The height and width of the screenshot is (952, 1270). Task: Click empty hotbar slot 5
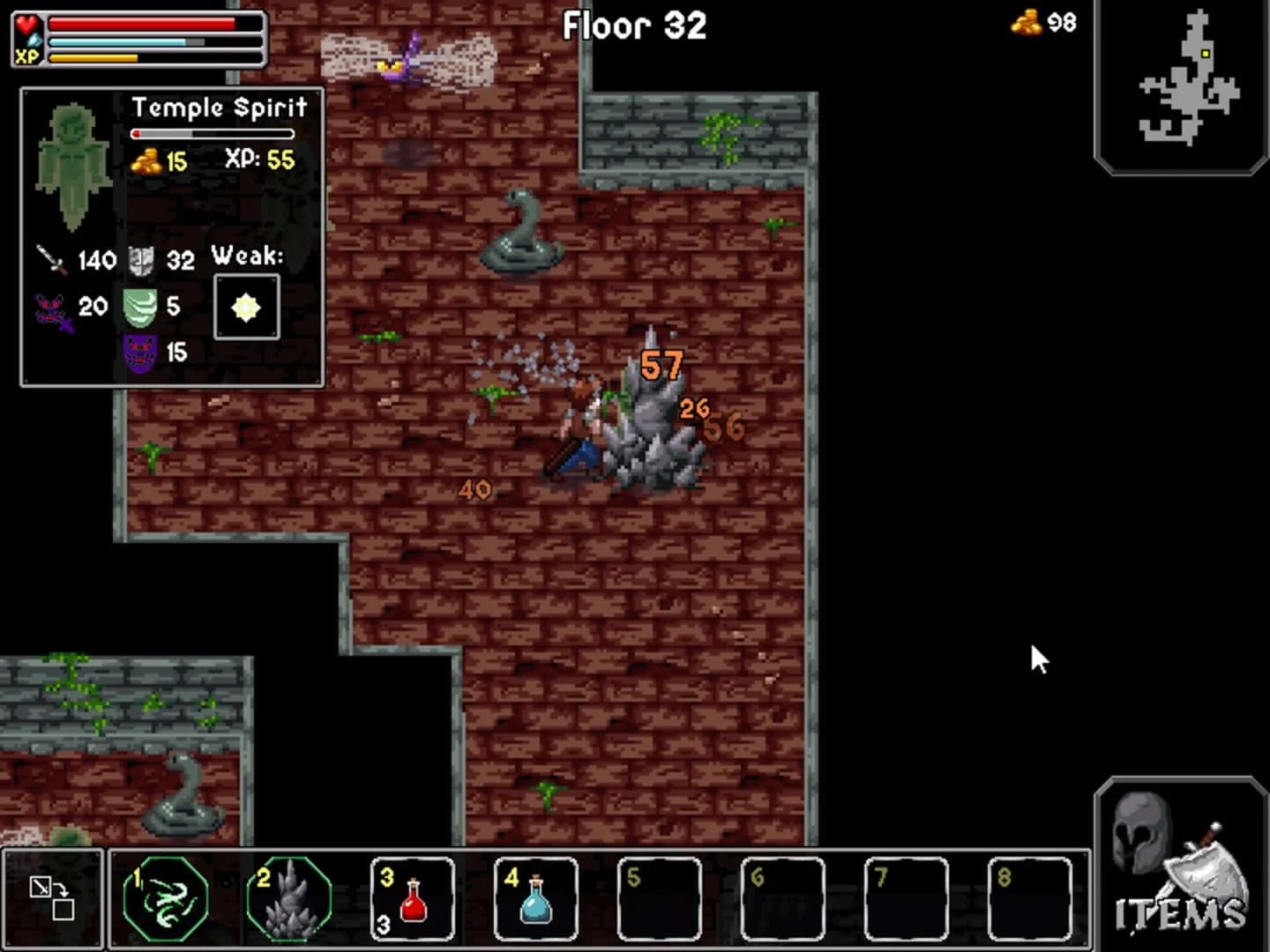point(661,897)
